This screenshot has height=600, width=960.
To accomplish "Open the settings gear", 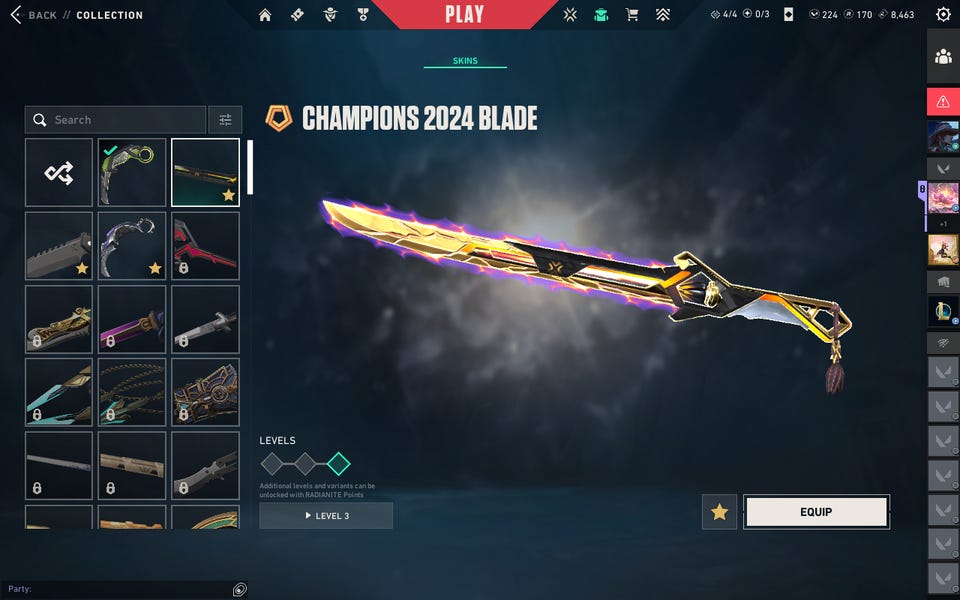I will tap(943, 15).
